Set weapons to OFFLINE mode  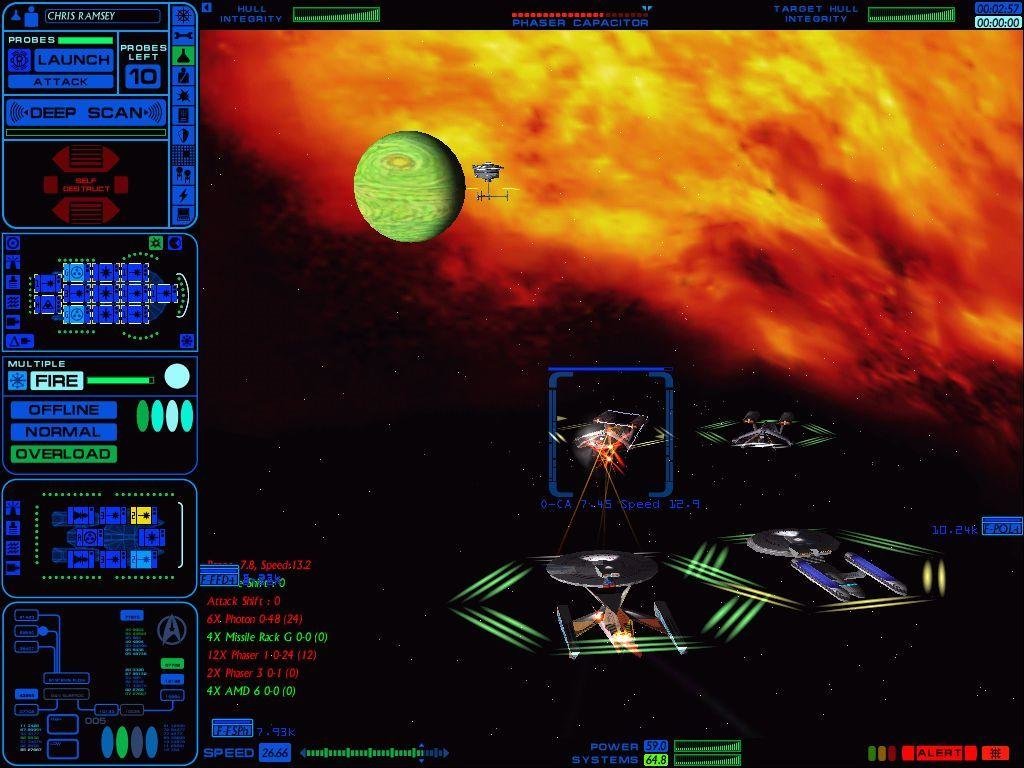pos(64,410)
